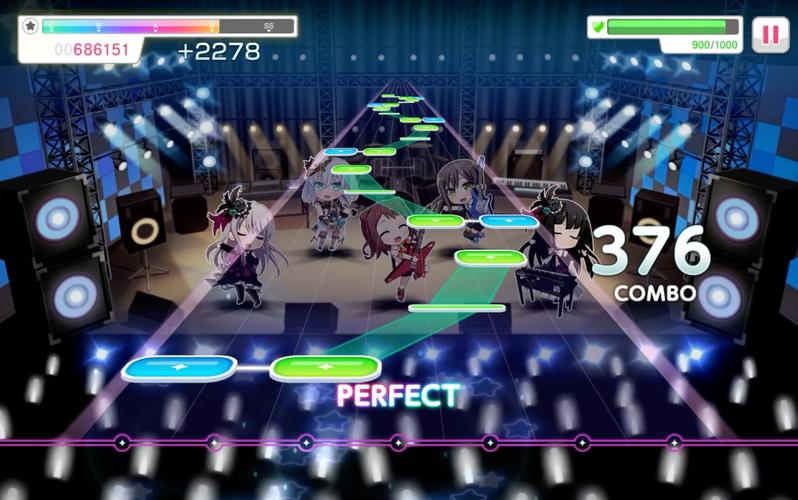Tap the largest blue rhythm note
The height and width of the screenshot is (500, 798).
tap(180, 369)
